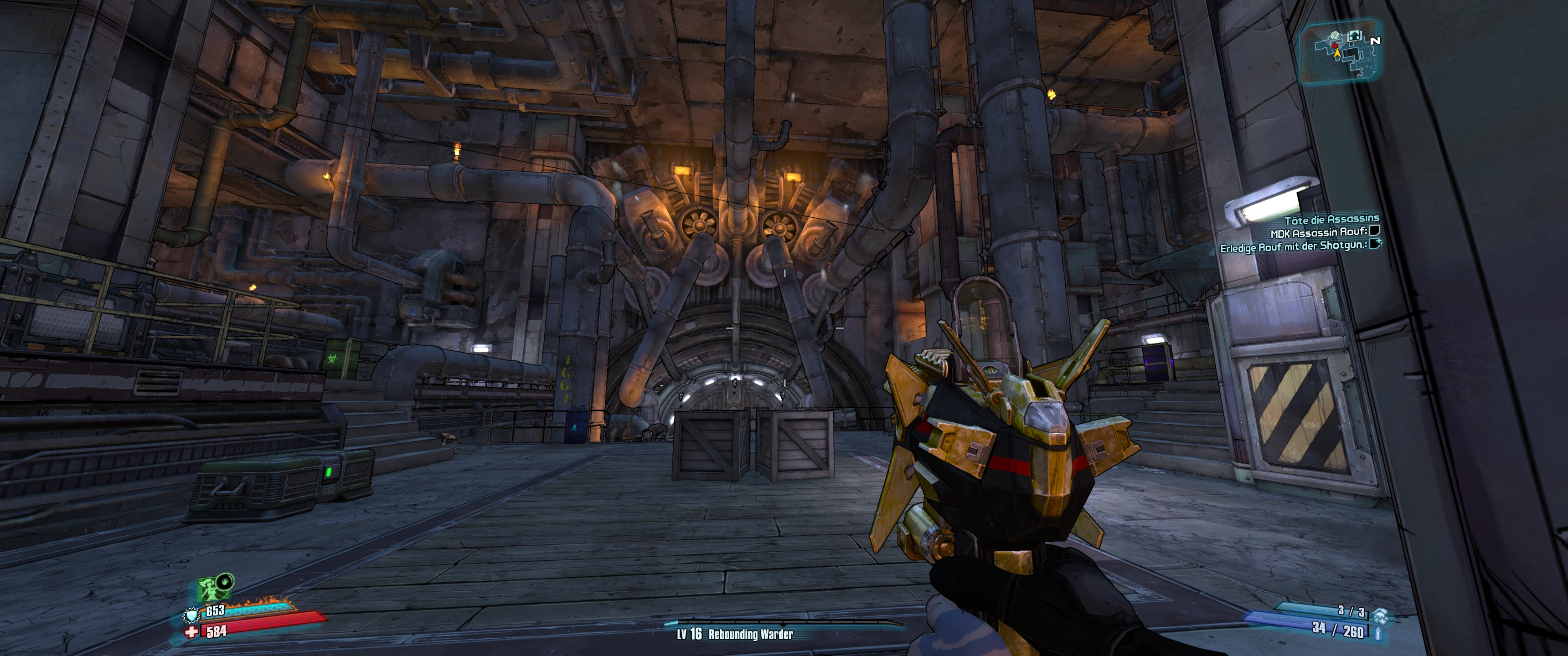The image size is (1568, 656).
Task: Click the Erledige Rouf mit der Shotgun bonus checkbox
Action: pyautogui.click(x=1374, y=244)
